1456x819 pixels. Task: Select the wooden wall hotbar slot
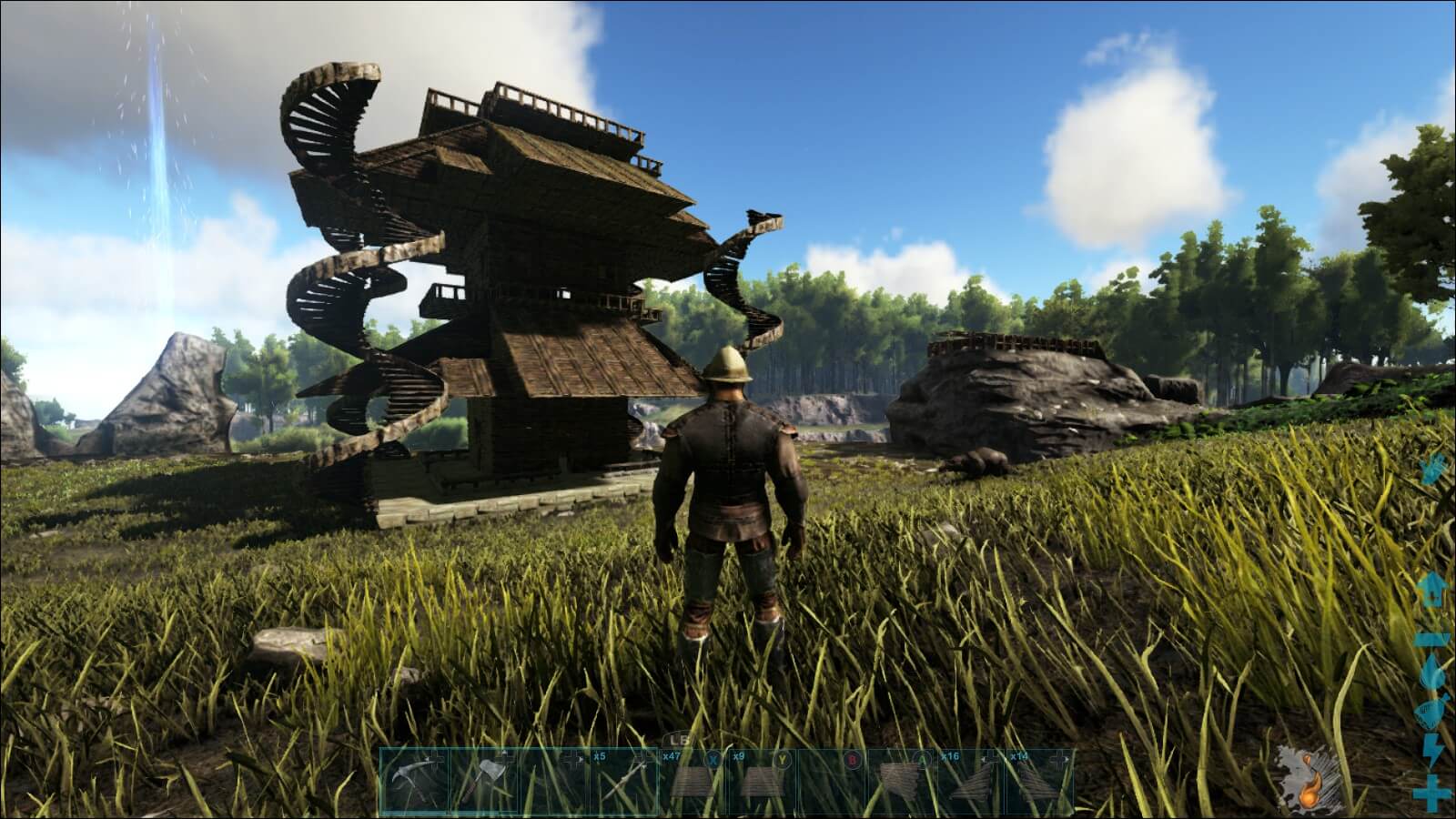(901, 780)
